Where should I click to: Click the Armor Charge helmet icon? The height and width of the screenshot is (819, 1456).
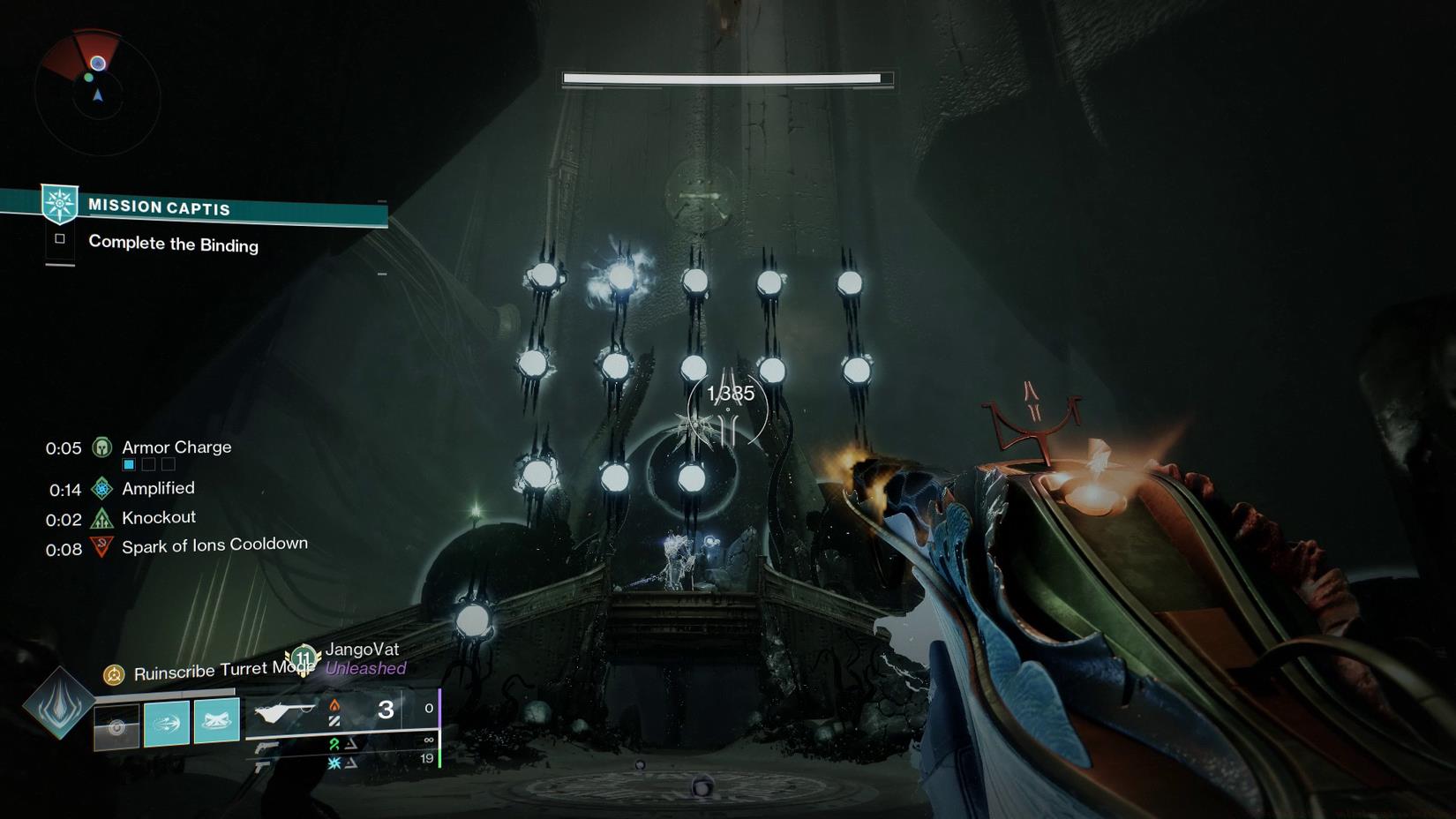coord(101,448)
